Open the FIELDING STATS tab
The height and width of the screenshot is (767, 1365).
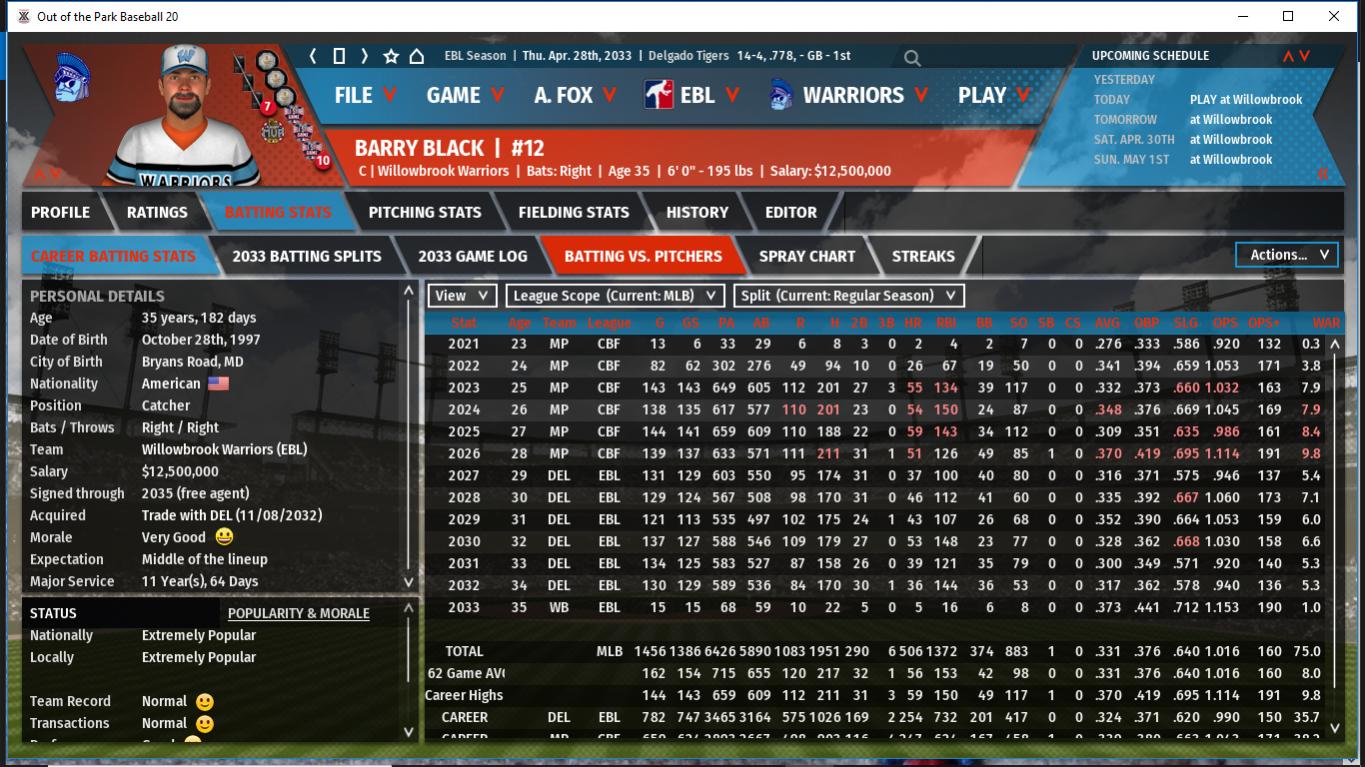click(573, 212)
